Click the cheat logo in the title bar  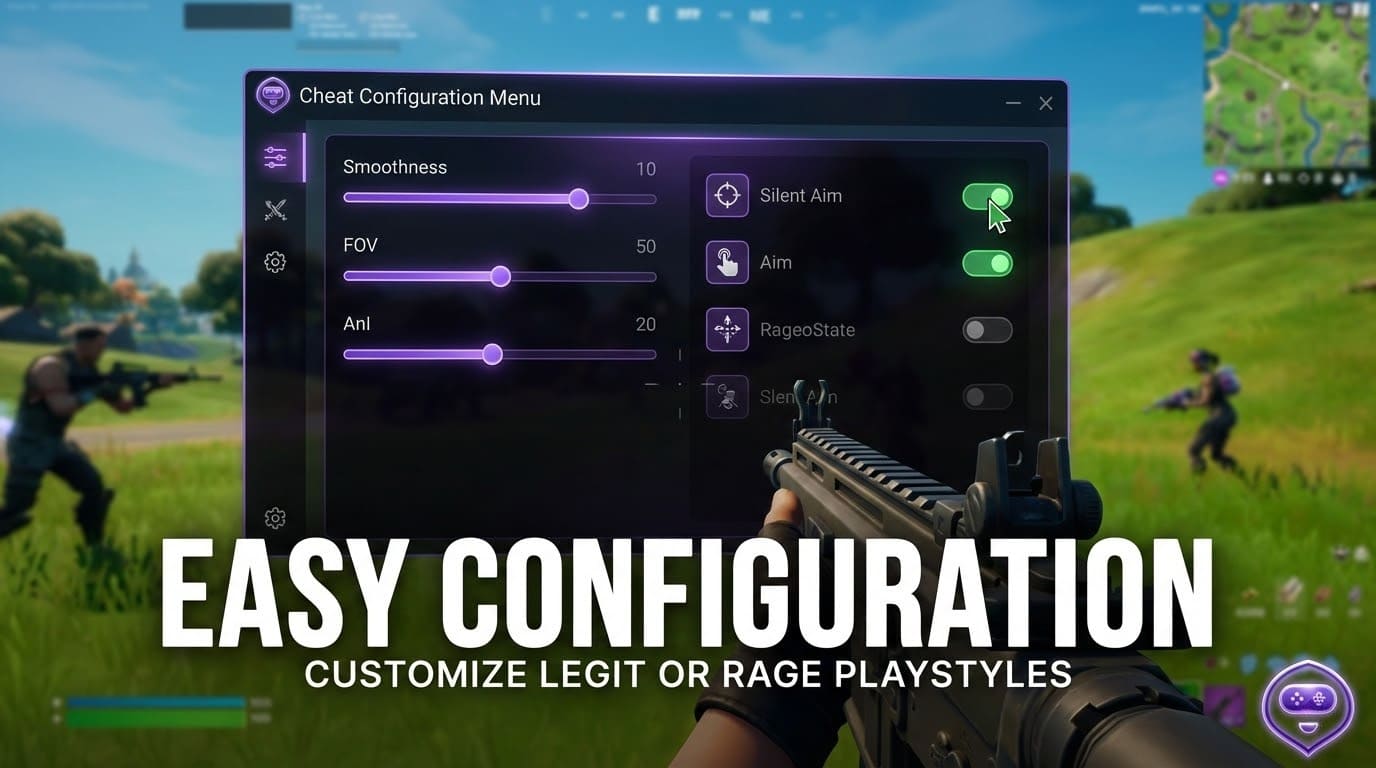272,95
